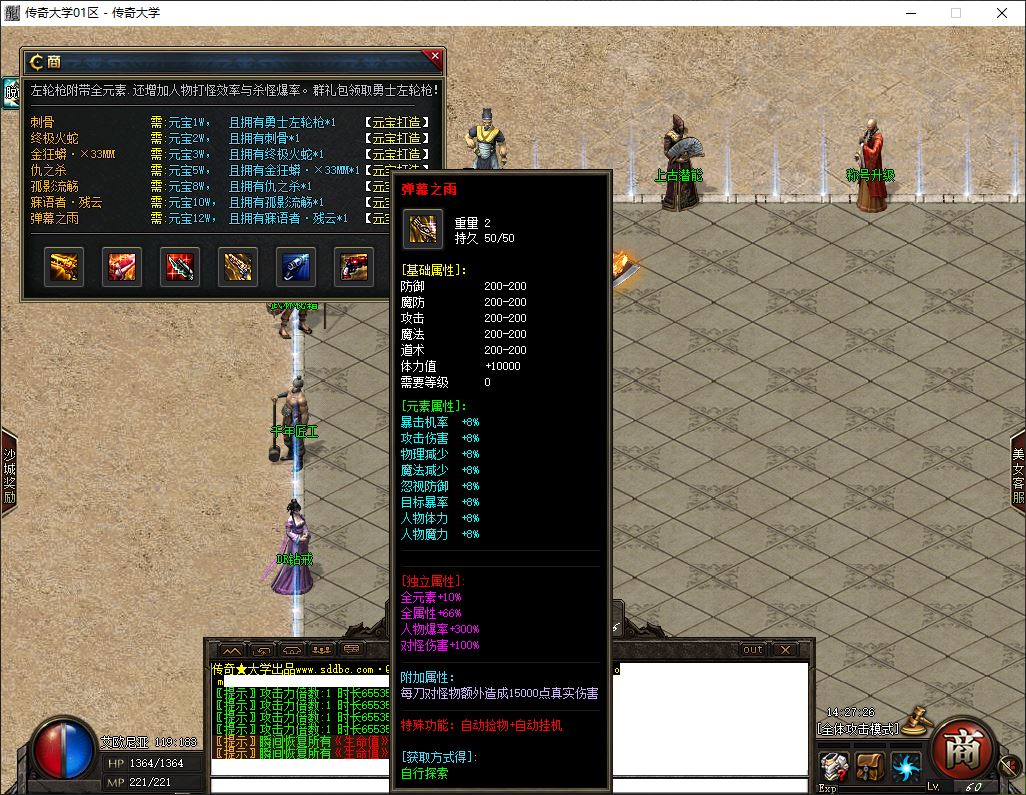The width and height of the screenshot is (1026, 795).
Task: Click 元宝打造 for 终极火蛇
Action: pos(400,138)
